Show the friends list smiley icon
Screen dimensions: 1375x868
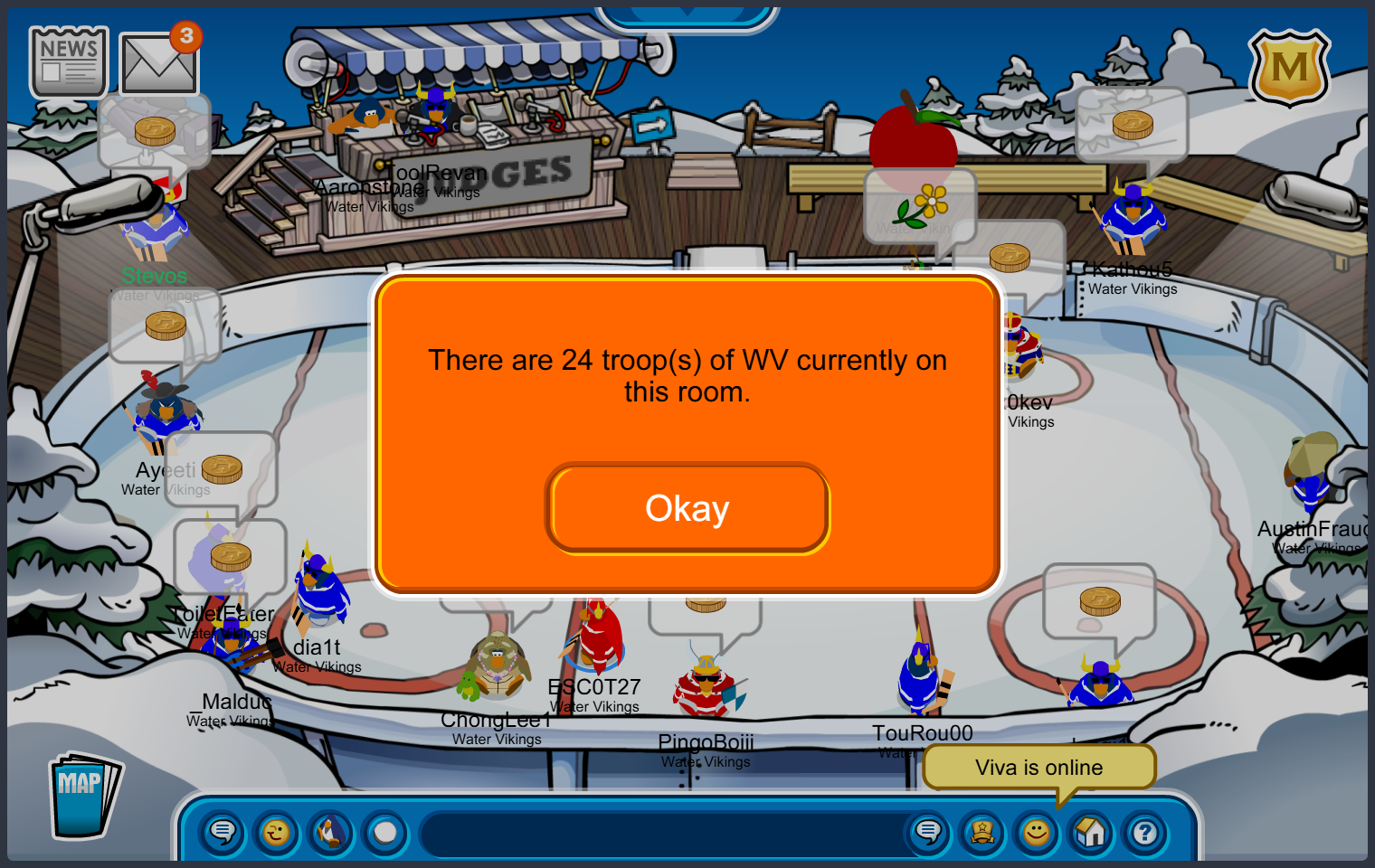coord(1037,832)
